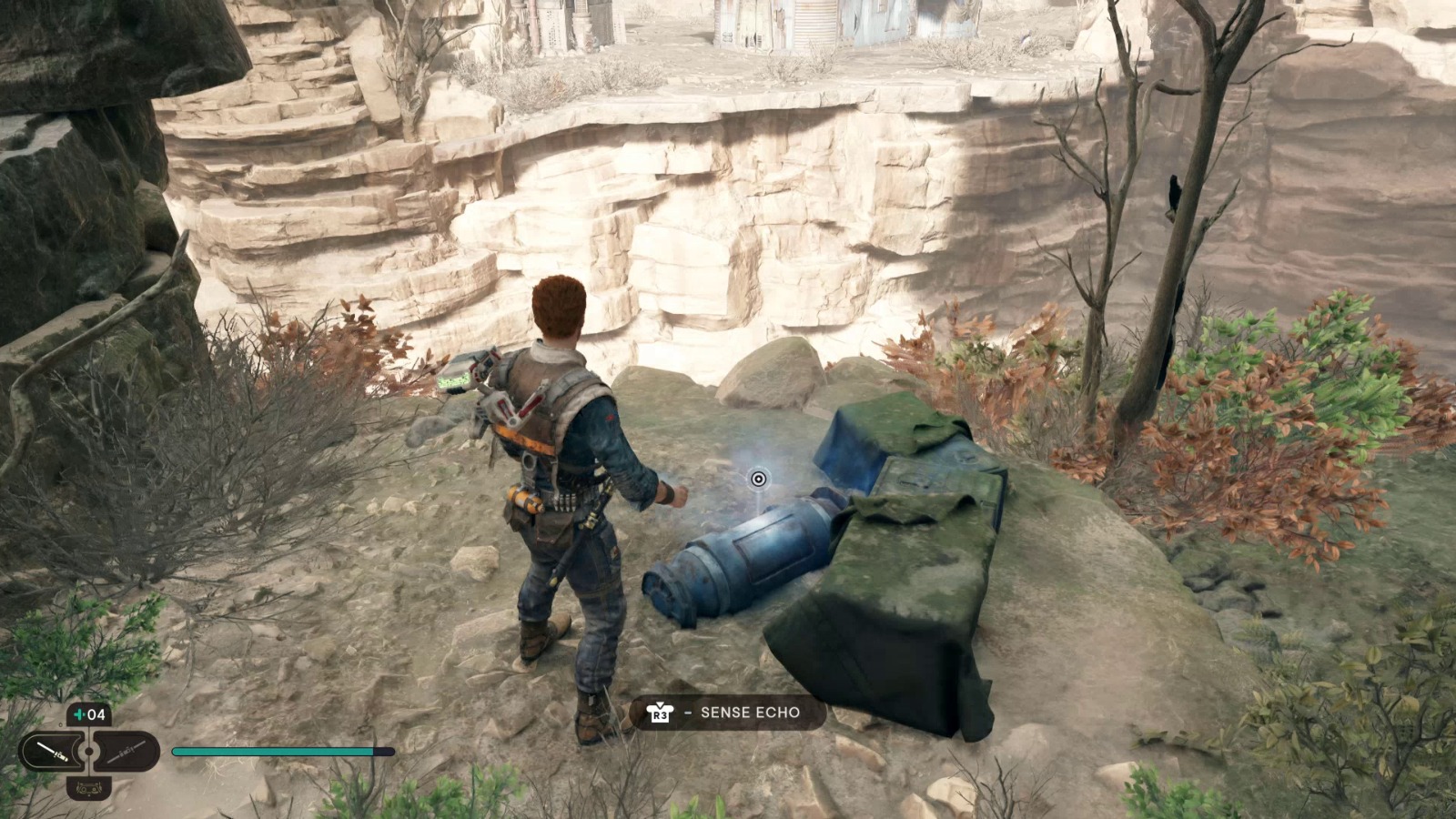The width and height of the screenshot is (1456, 819).
Task: Click the small dot indicator above the stim counter
Action: 60,724
